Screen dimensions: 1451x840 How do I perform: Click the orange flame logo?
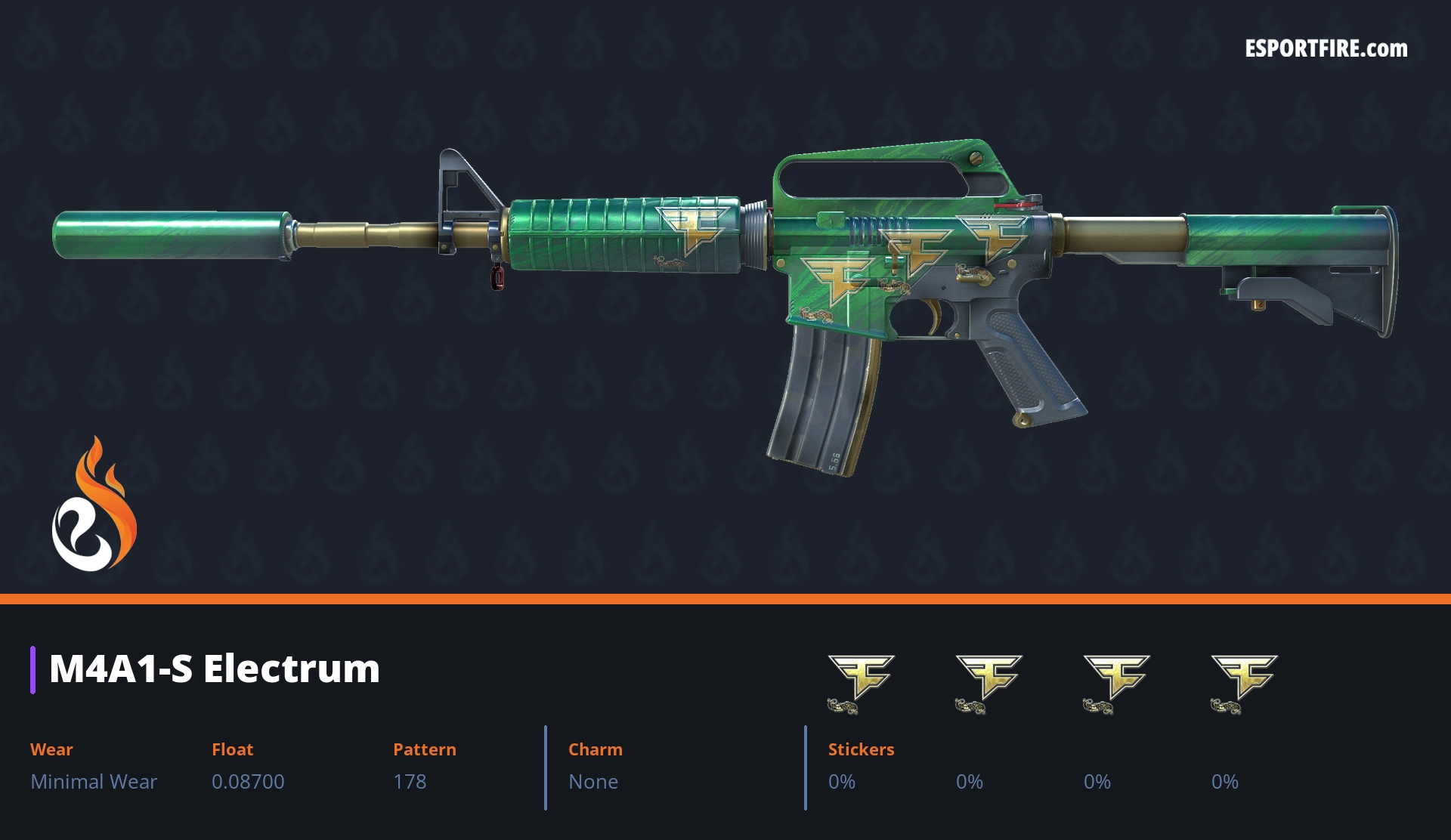[x=94, y=505]
